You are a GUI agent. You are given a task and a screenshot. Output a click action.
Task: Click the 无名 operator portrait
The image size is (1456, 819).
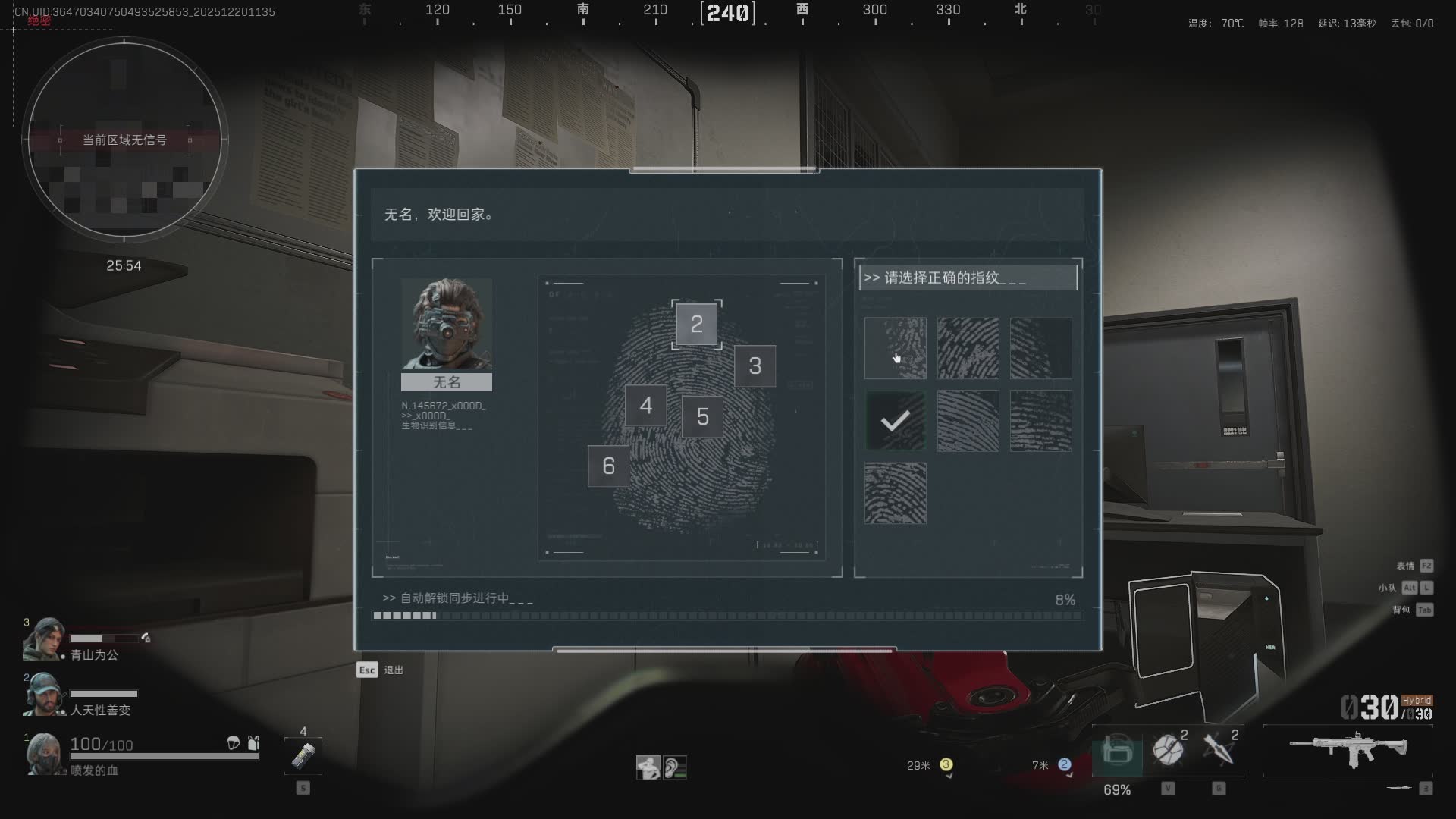(446, 324)
